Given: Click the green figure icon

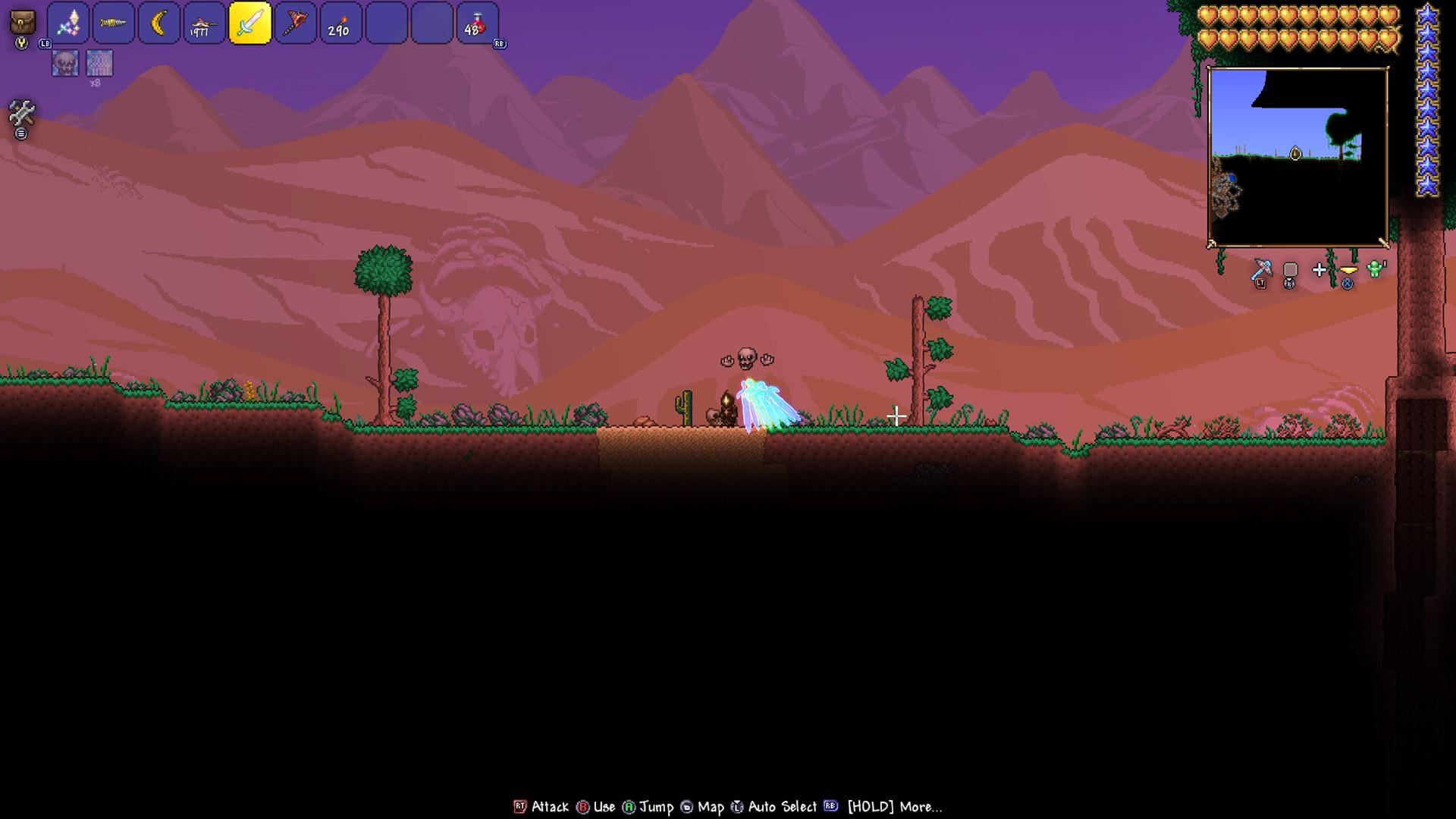Looking at the screenshot, I should pos(1376,269).
